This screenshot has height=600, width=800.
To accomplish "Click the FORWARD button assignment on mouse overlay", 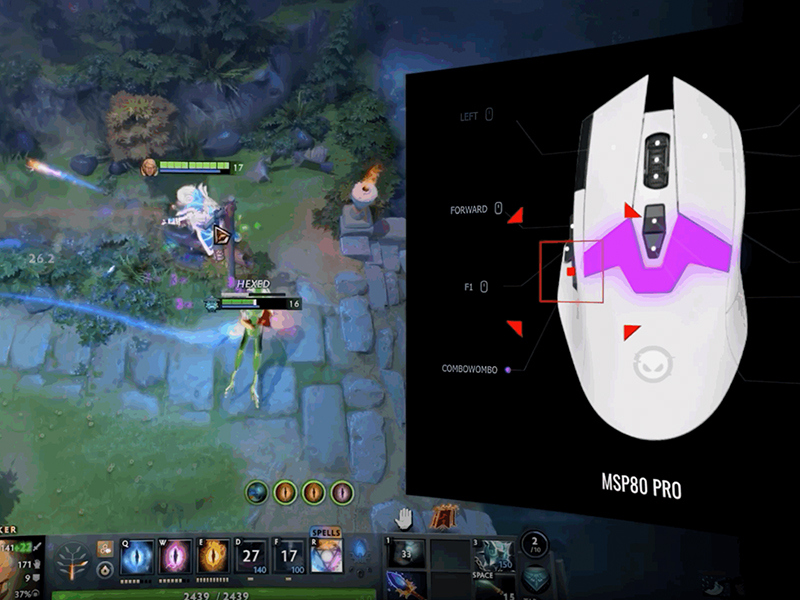I will [468, 210].
